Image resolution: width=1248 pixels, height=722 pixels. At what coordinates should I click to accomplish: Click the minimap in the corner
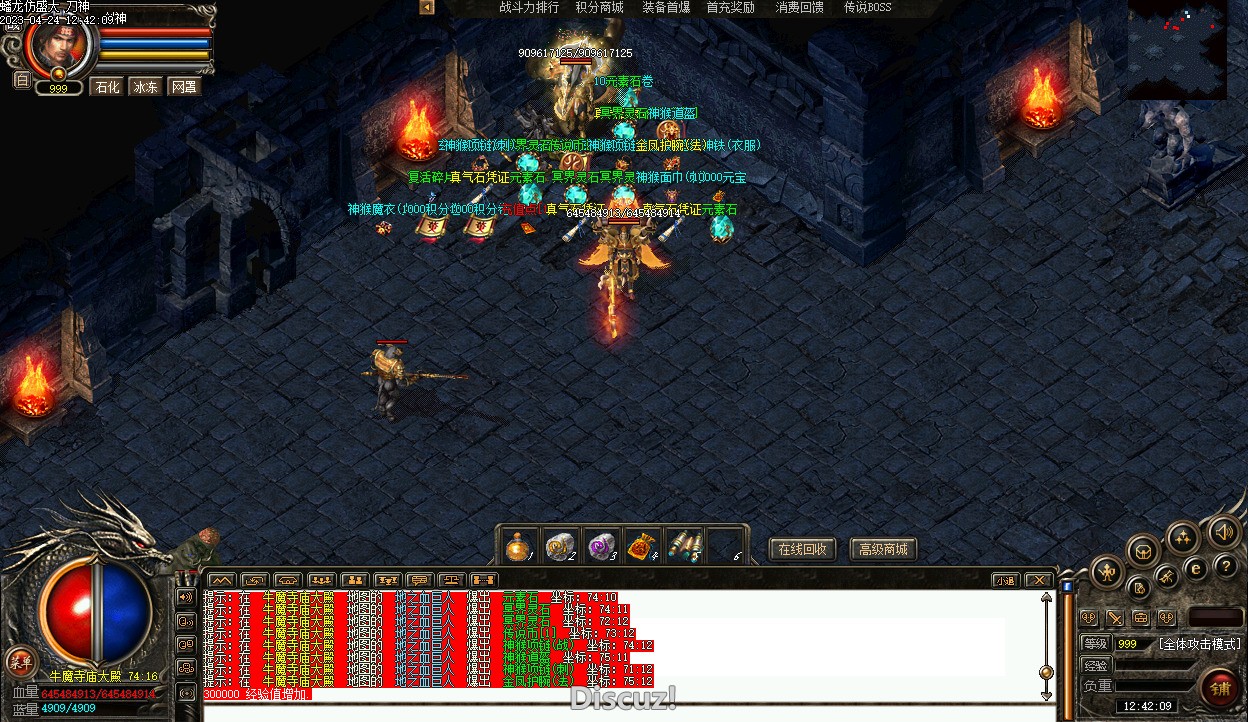(x=1177, y=49)
